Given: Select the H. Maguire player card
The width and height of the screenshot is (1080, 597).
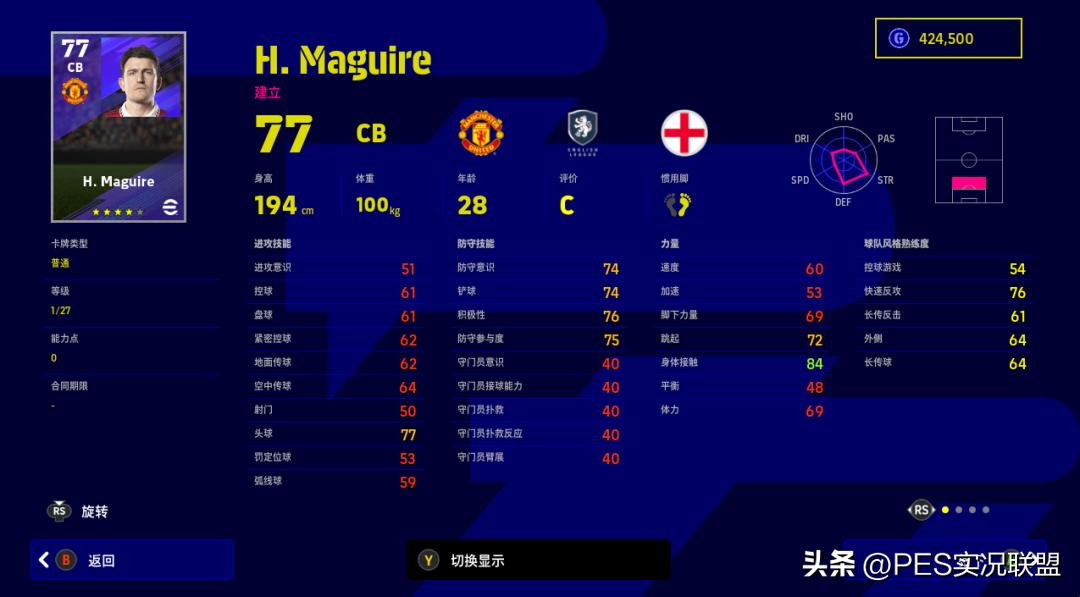Looking at the screenshot, I should tap(118, 127).
